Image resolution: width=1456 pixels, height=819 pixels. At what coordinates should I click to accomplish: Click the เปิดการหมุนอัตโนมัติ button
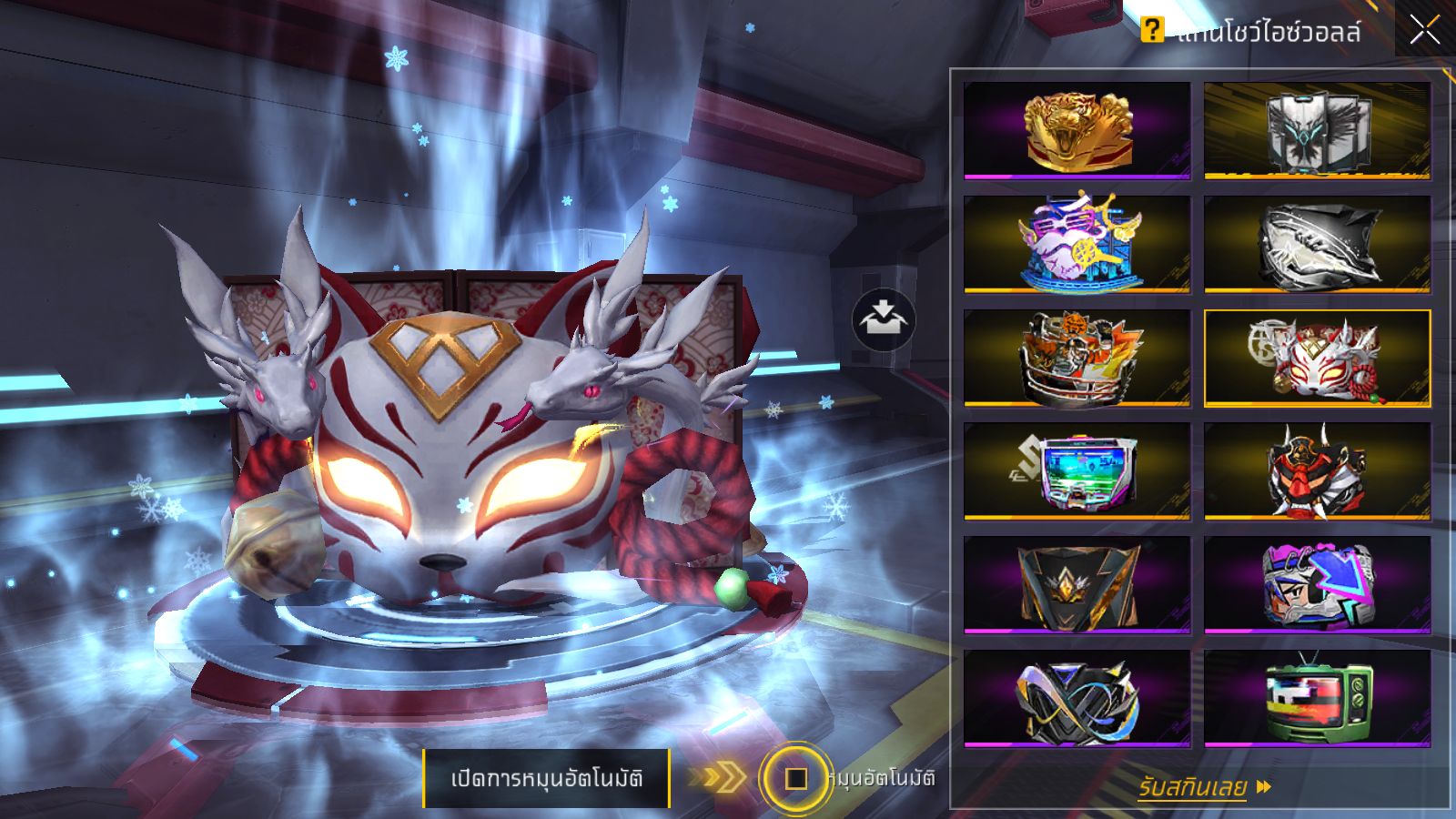click(546, 779)
